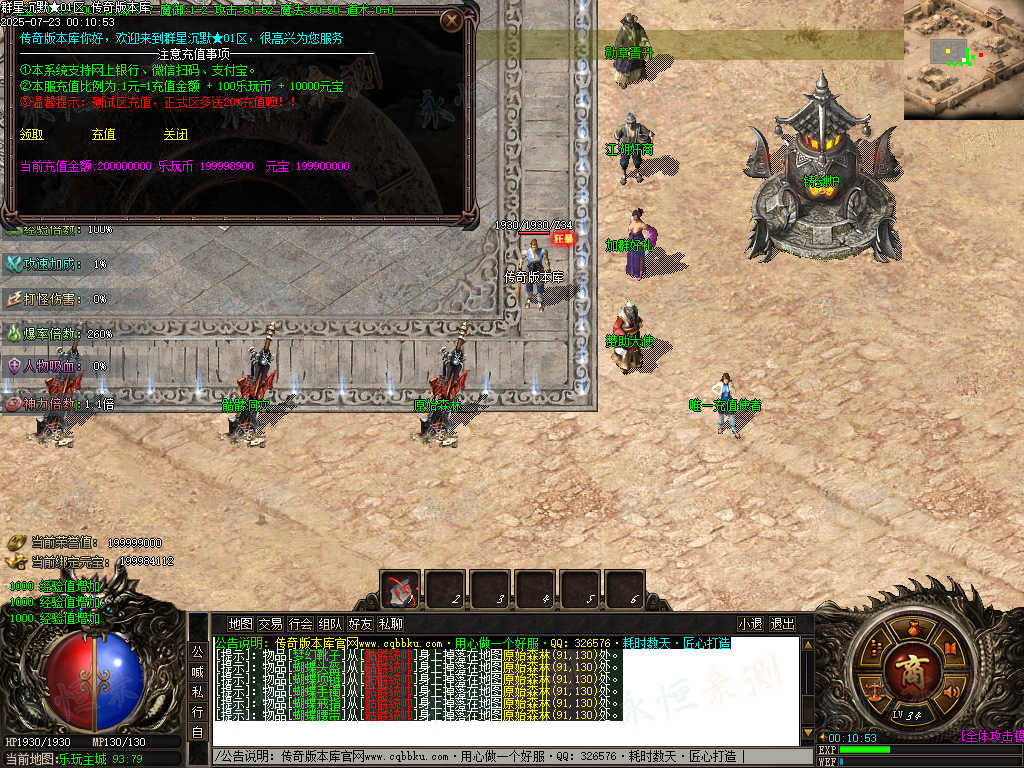
Task: Open the 好友 (friends) button
Action: [x=360, y=624]
